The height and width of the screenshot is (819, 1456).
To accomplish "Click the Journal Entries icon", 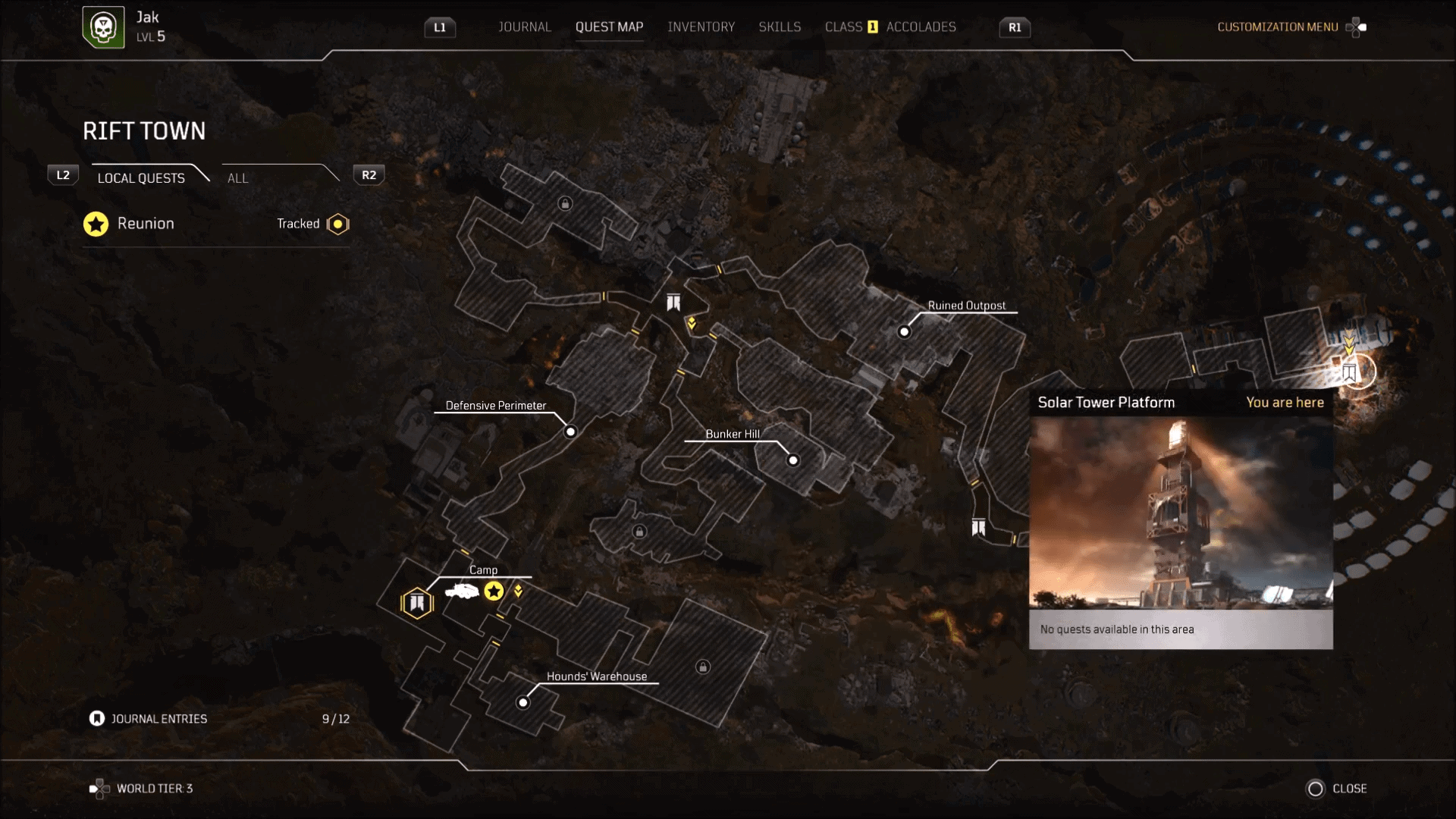I will [96, 717].
